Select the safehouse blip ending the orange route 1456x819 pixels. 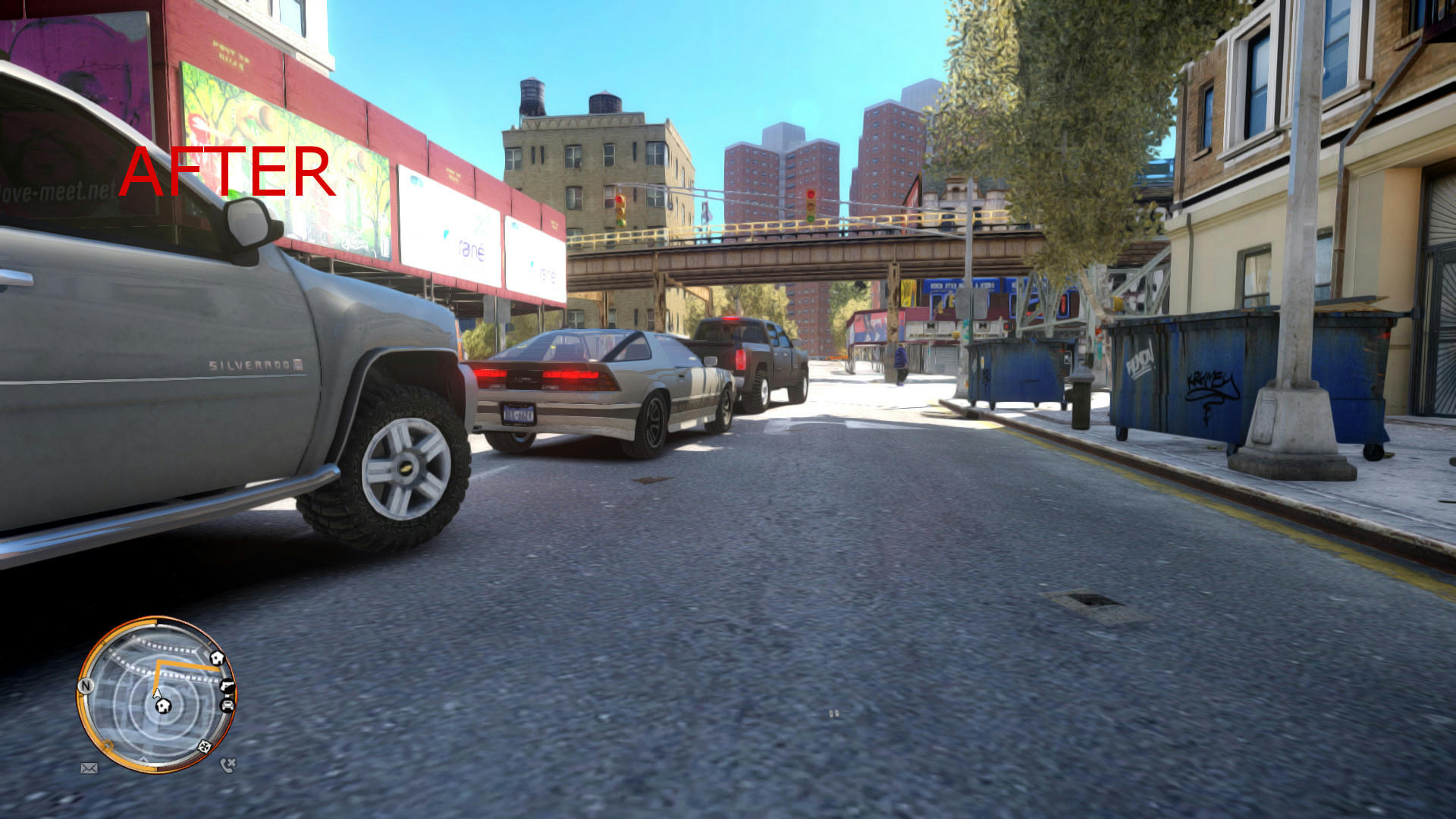coord(217,658)
